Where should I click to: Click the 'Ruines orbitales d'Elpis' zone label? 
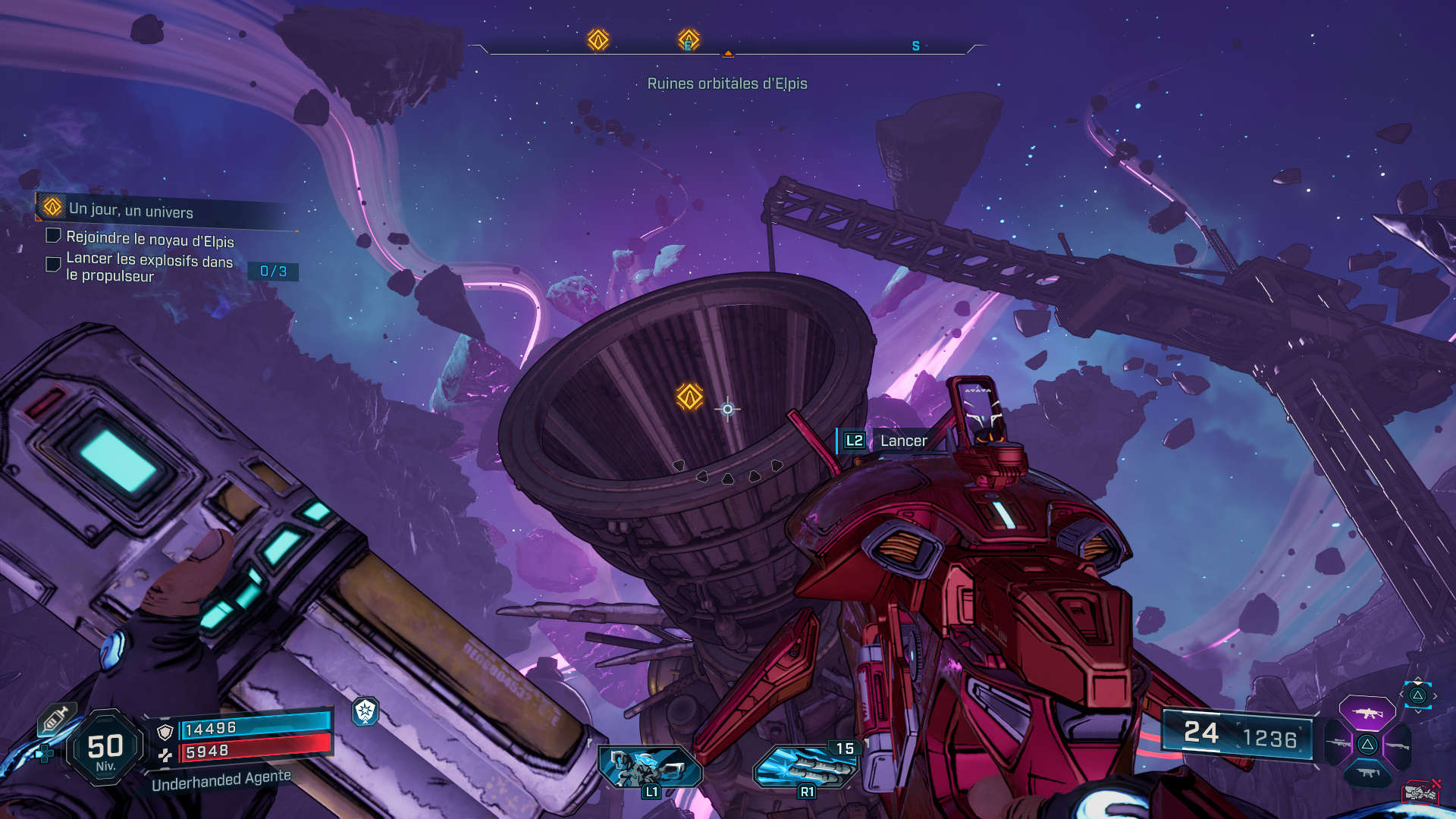click(x=728, y=83)
